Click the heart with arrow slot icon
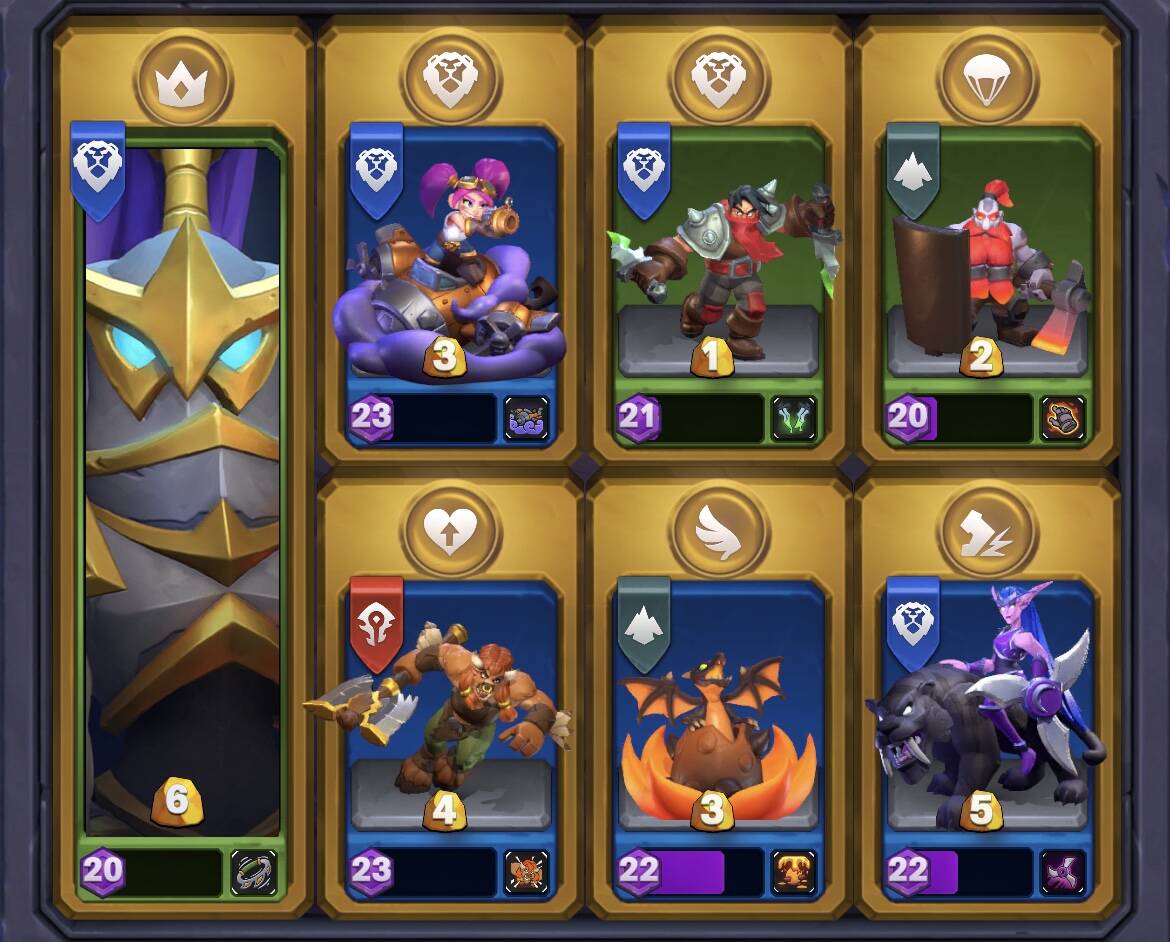The height and width of the screenshot is (942, 1170). click(450, 531)
